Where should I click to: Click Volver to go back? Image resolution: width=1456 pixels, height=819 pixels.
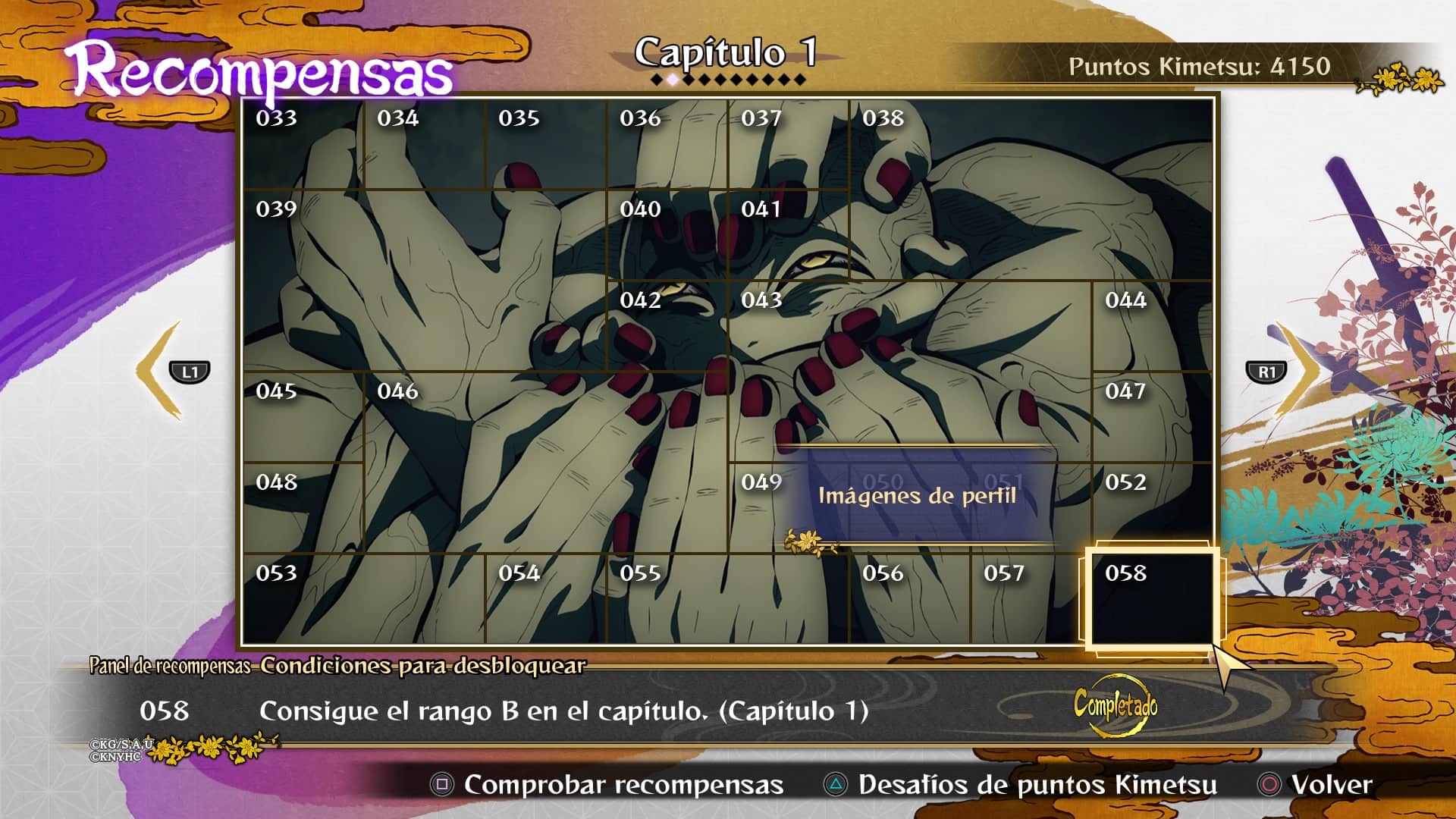click(x=1316, y=785)
